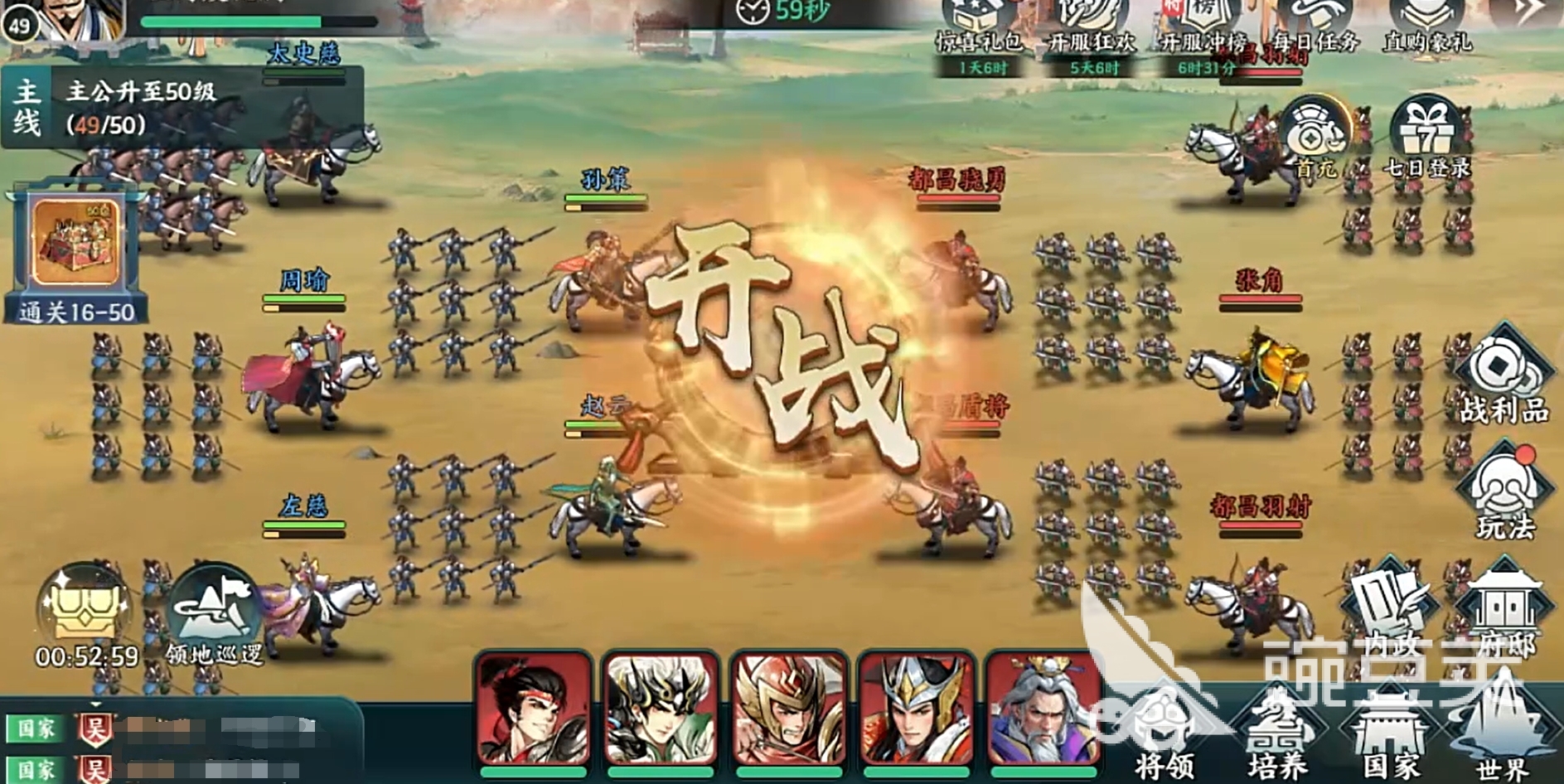Open the 惊喜礼包 surprise gift pack
The width and height of the screenshot is (1564, 784).
tap(980, 29)
